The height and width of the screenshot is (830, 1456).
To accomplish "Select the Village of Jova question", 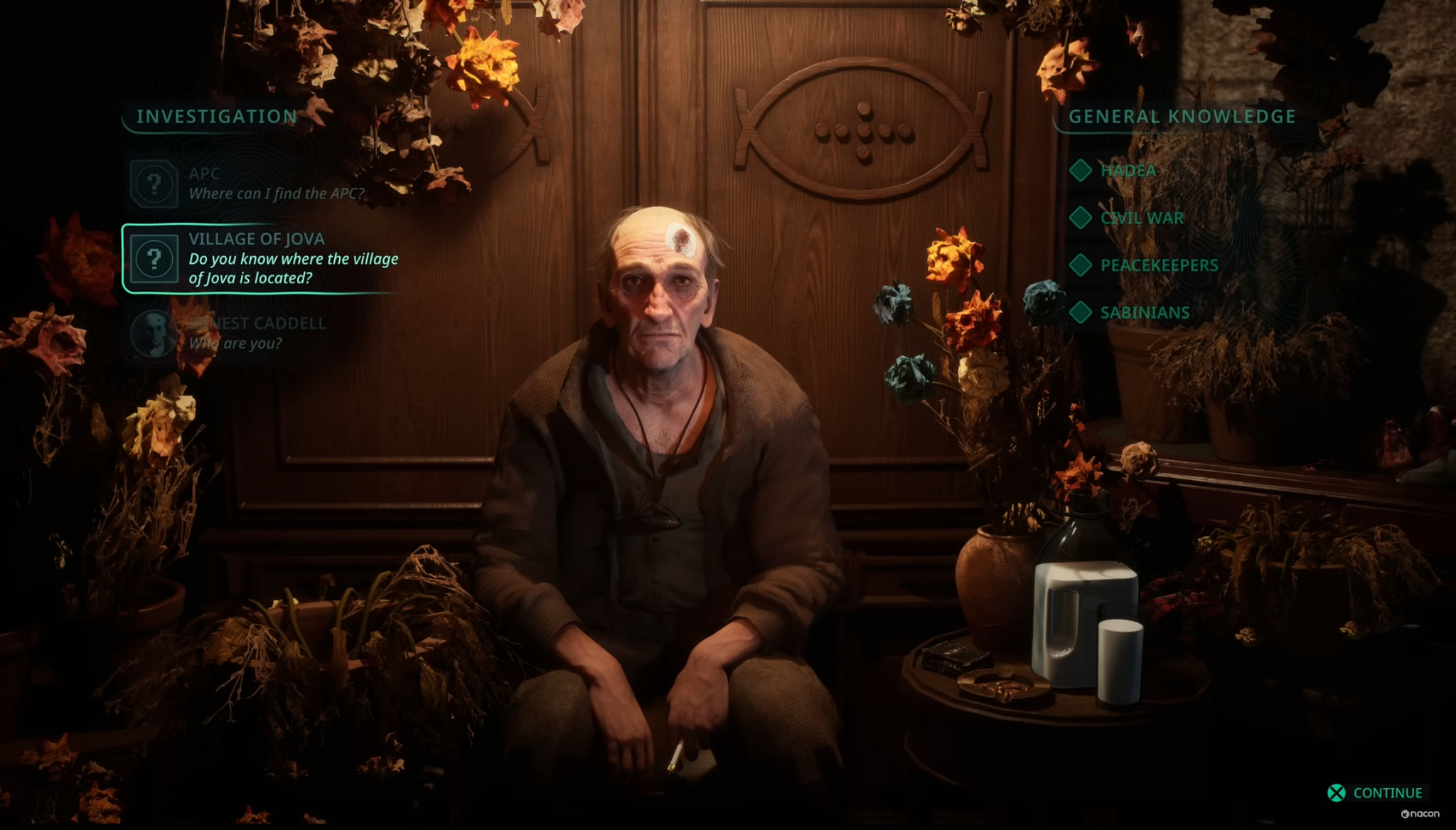I will 263,258.
